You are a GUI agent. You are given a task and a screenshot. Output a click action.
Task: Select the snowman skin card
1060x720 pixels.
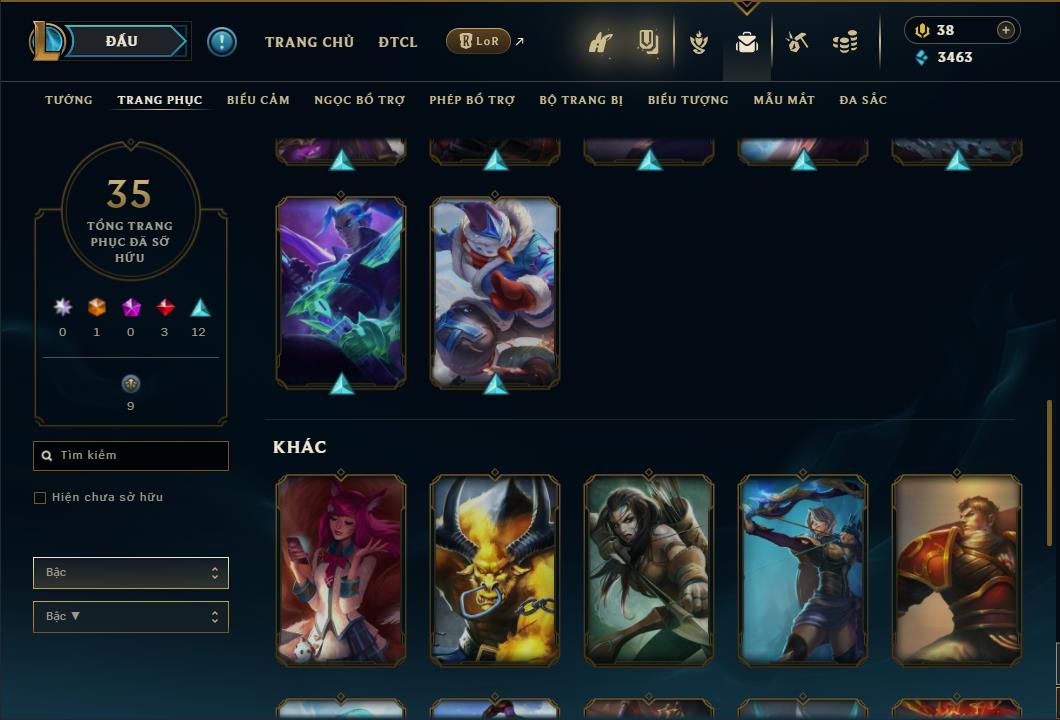coord(495,292)
